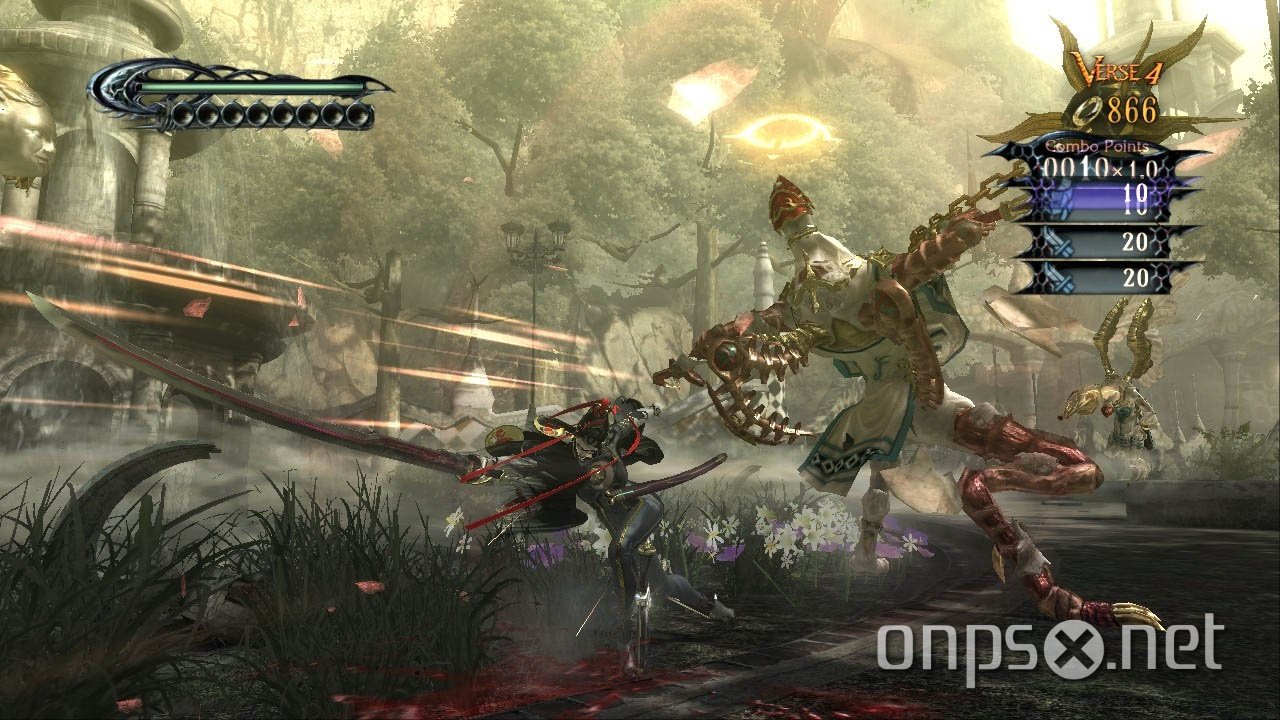Select the ornate health bar frame emblem
1280x720 pixels.
pyautogui.click(x=112, y=90)
